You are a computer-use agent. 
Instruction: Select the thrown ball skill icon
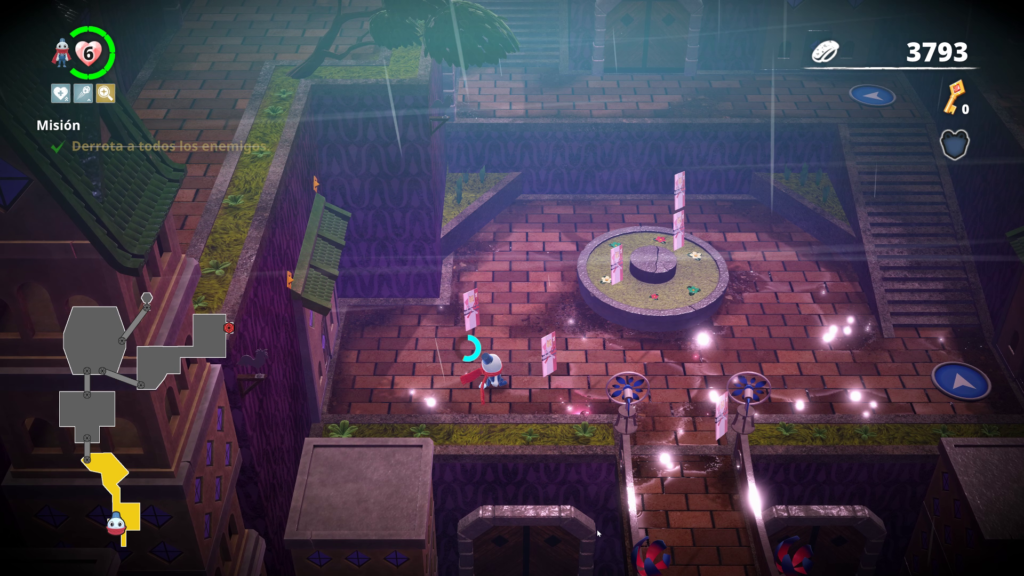click(x=83, y=93)
